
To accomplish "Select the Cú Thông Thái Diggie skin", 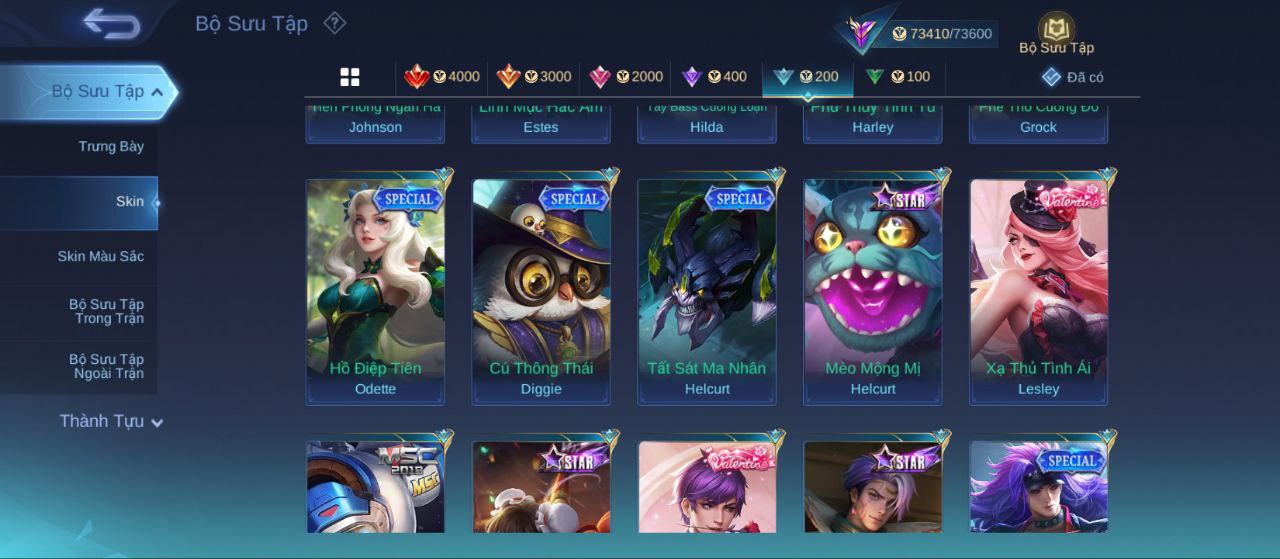I will point(541,291).
